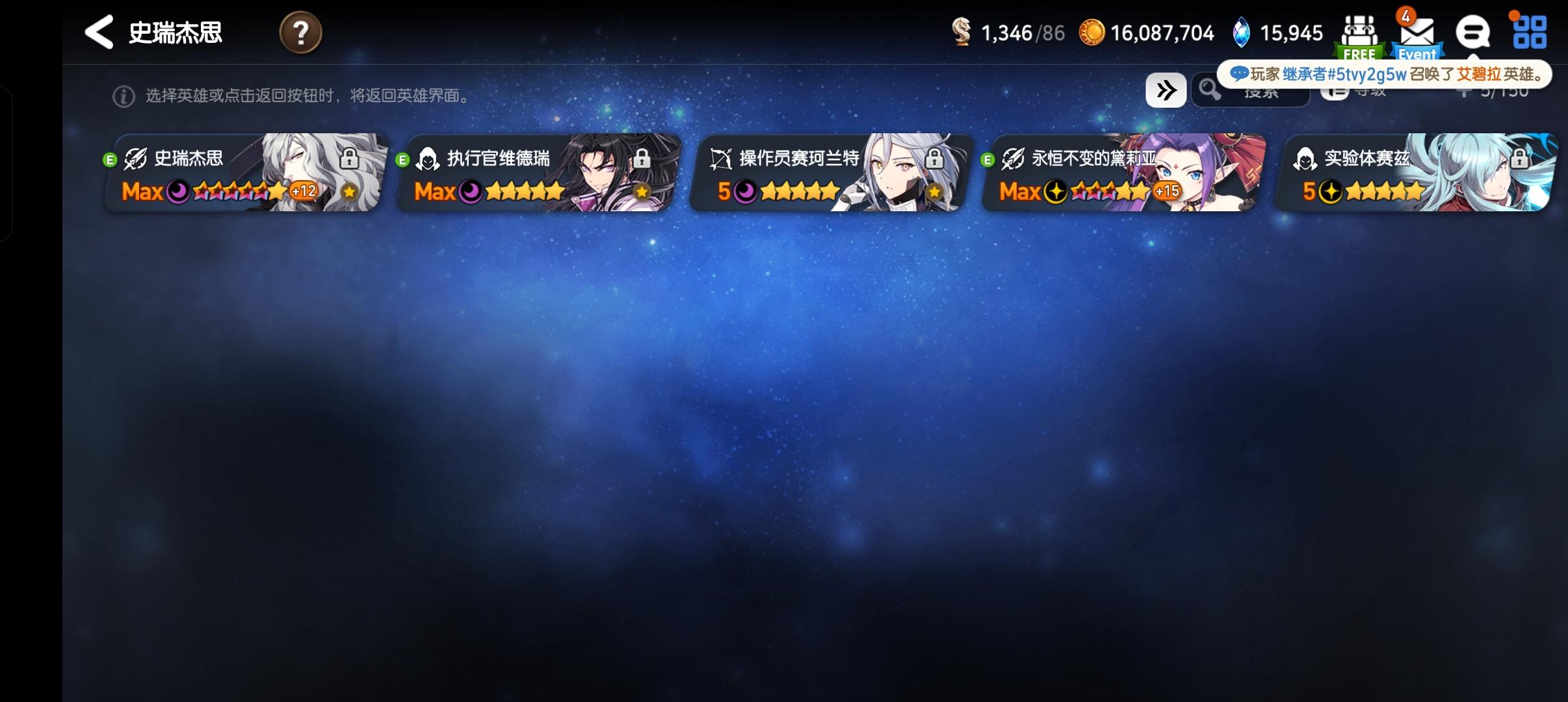Click the blue gem currency icon
The image size is (1568, 702).
click(x=1244, y=31)
